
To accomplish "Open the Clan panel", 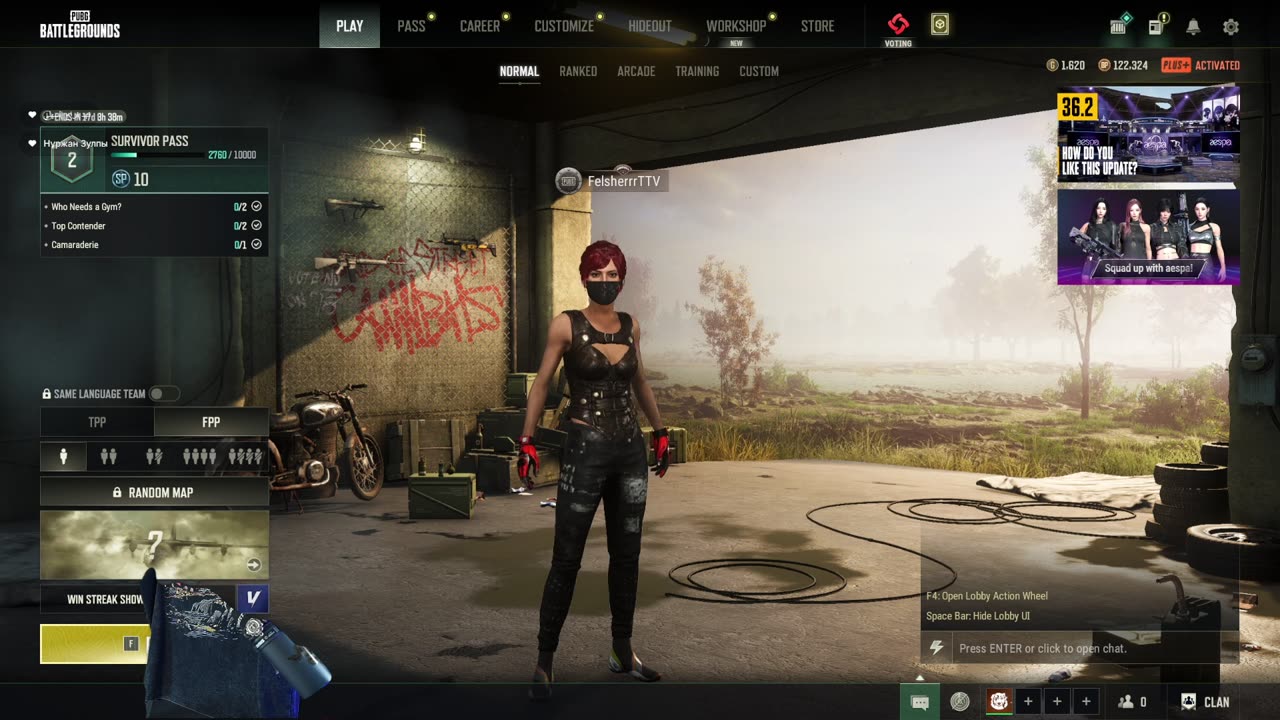I will 1205,702.
